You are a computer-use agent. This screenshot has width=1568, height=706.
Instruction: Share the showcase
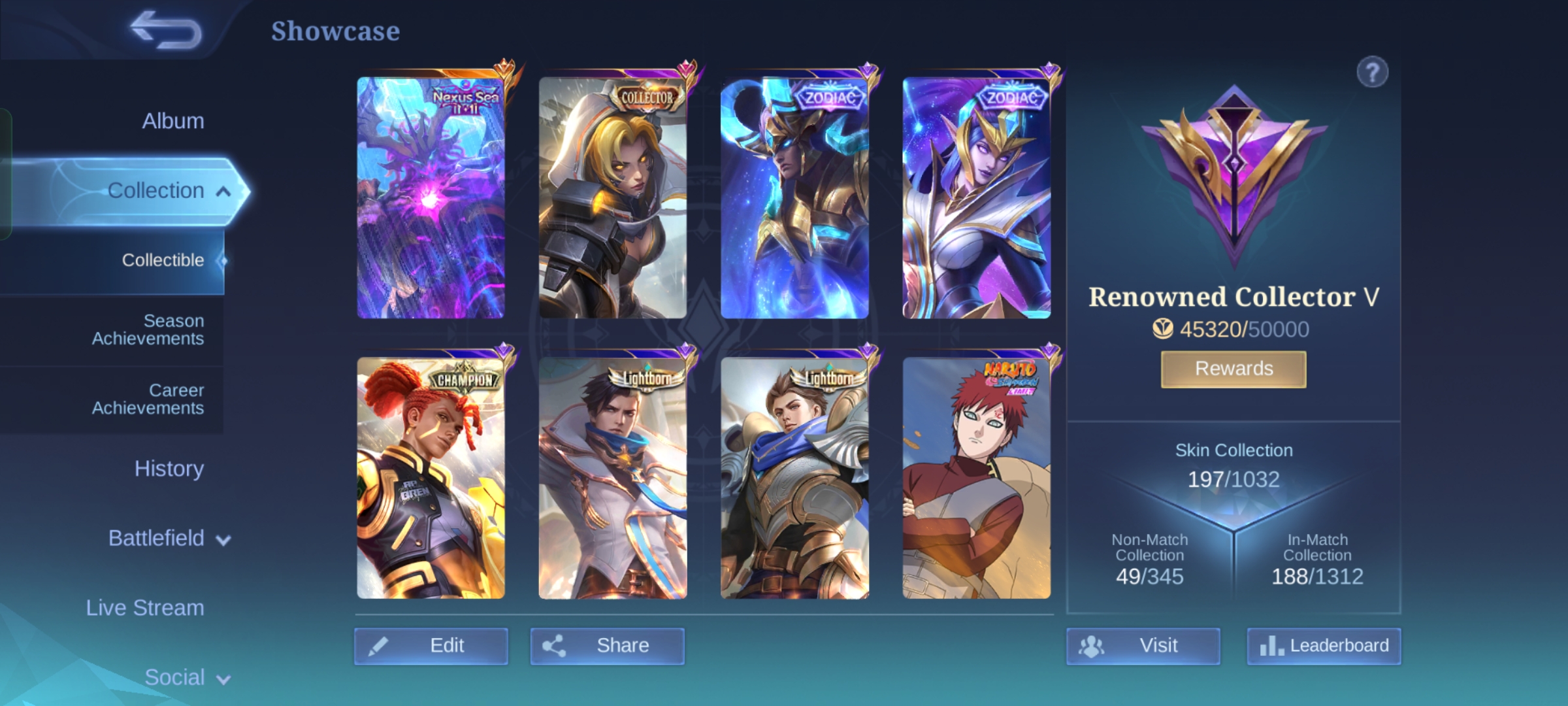coord(607,646)
